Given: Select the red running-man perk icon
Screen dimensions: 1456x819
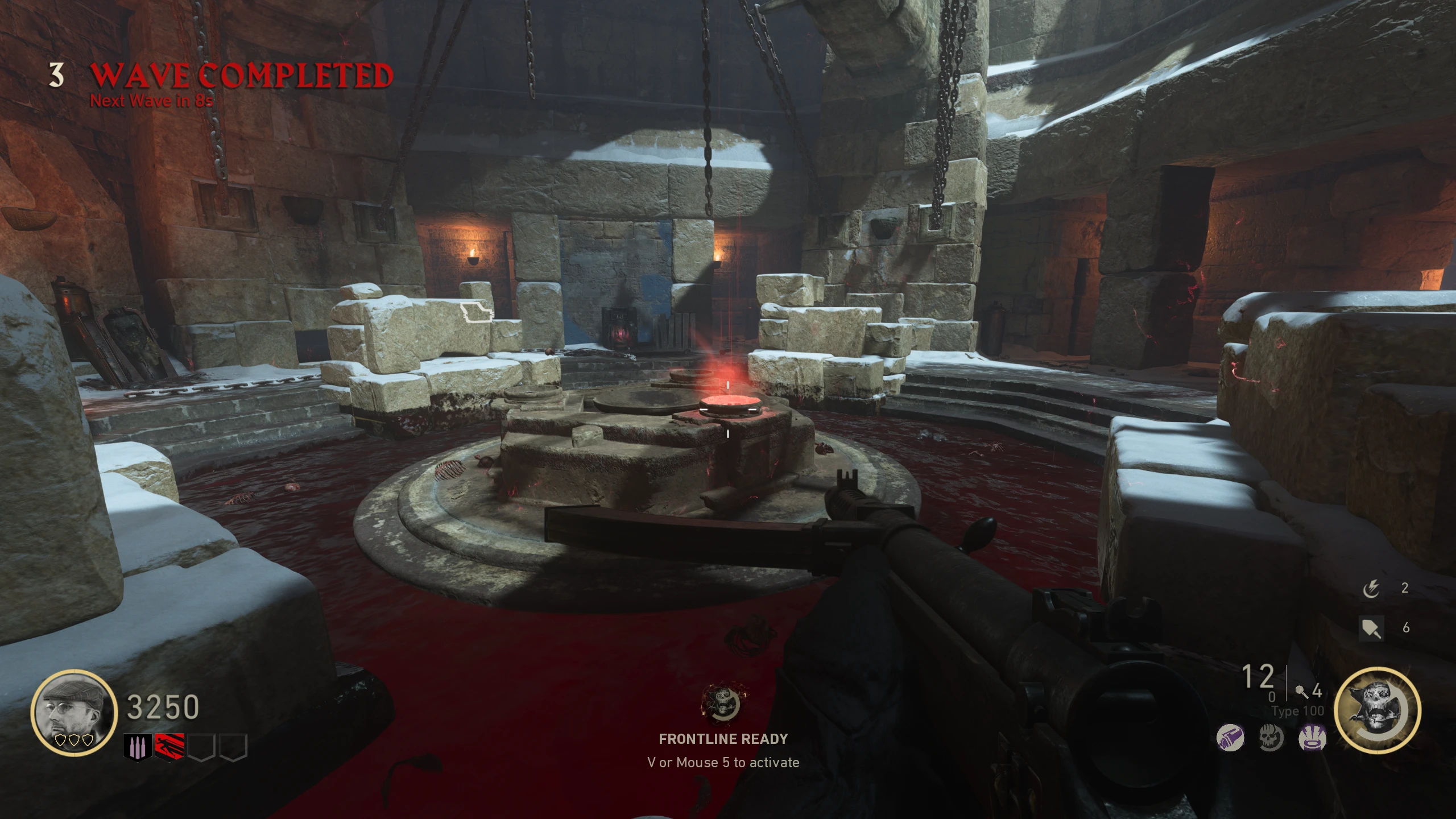Looking at the screenshot, I should coord(169,747).
